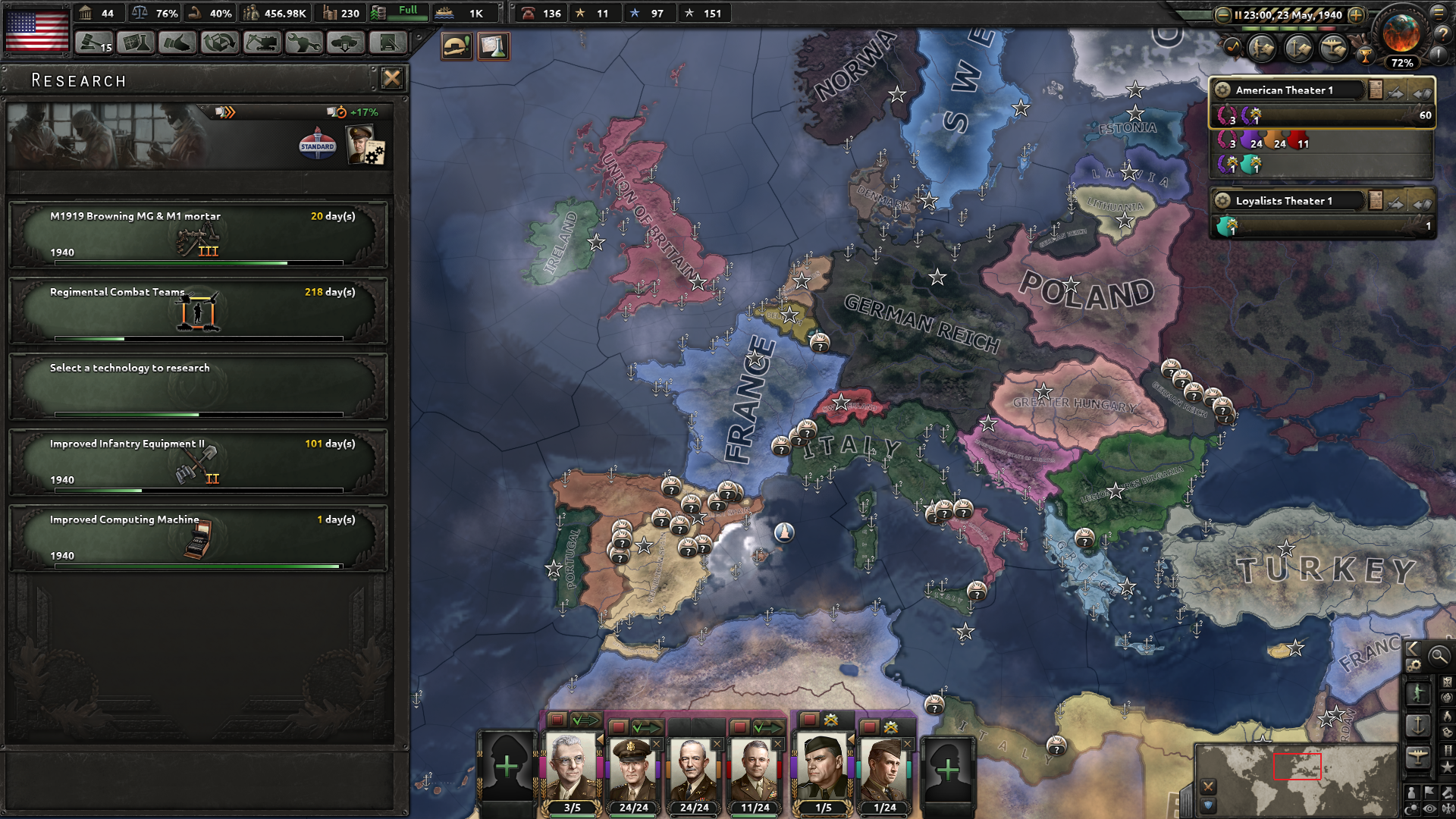Open the Construction menu (excavator icon)
This screenshot has width=1456, height=819.
pyautogui.click(x=262, y=43)
